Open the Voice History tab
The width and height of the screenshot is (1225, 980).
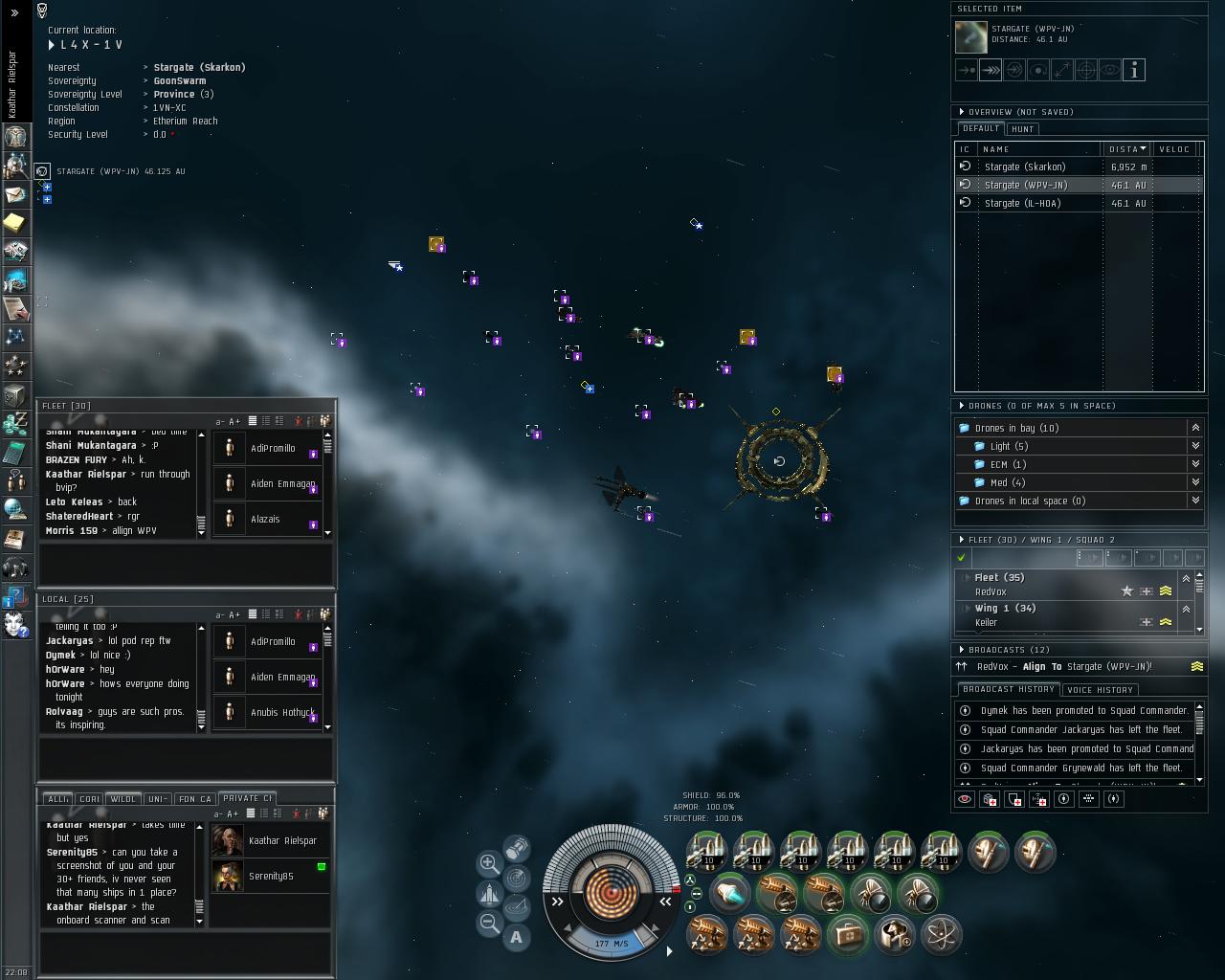1100,689
